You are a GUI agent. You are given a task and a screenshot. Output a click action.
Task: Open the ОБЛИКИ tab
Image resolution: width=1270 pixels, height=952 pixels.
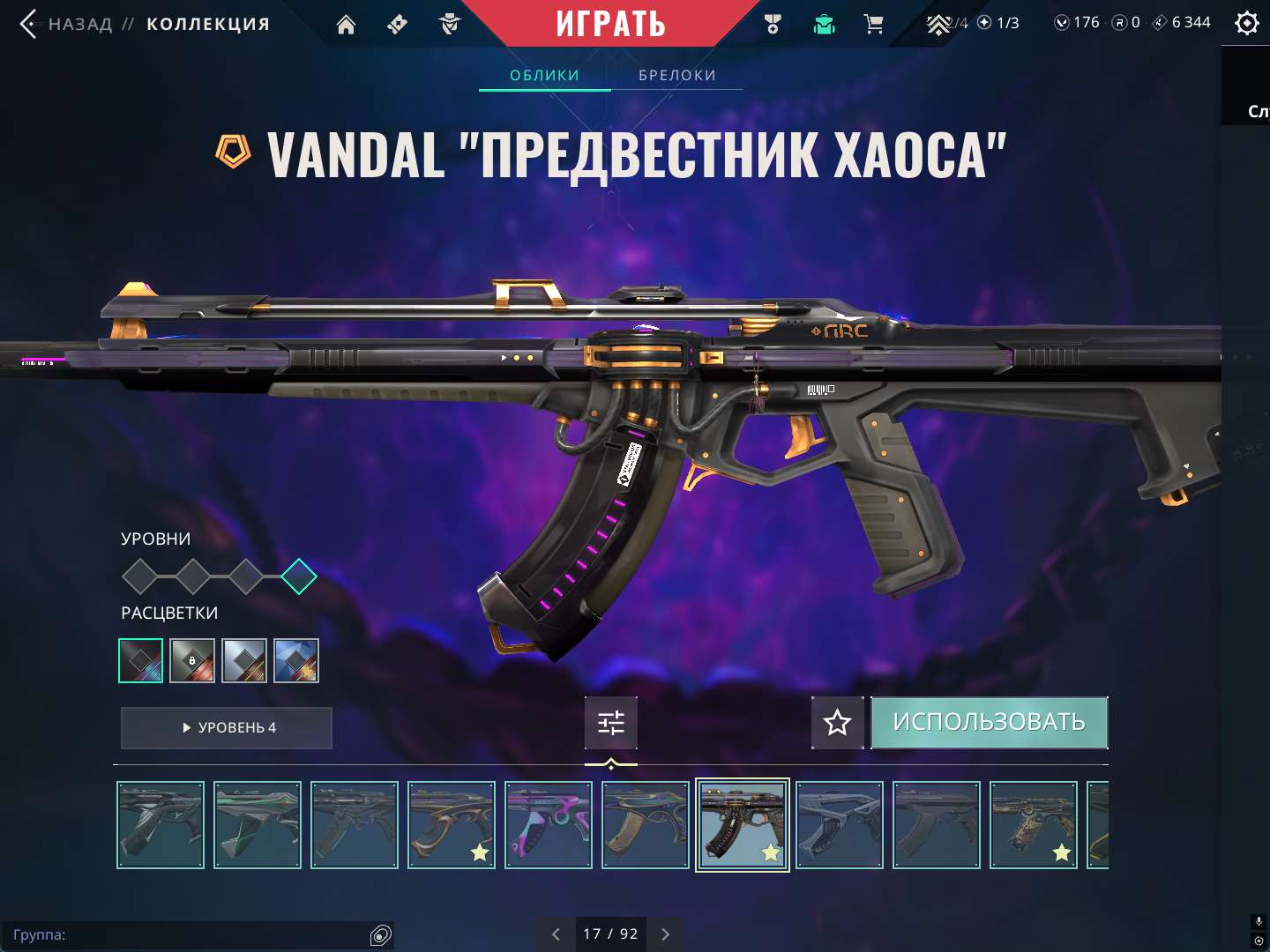pyautogui.click(x=544, y=75)
